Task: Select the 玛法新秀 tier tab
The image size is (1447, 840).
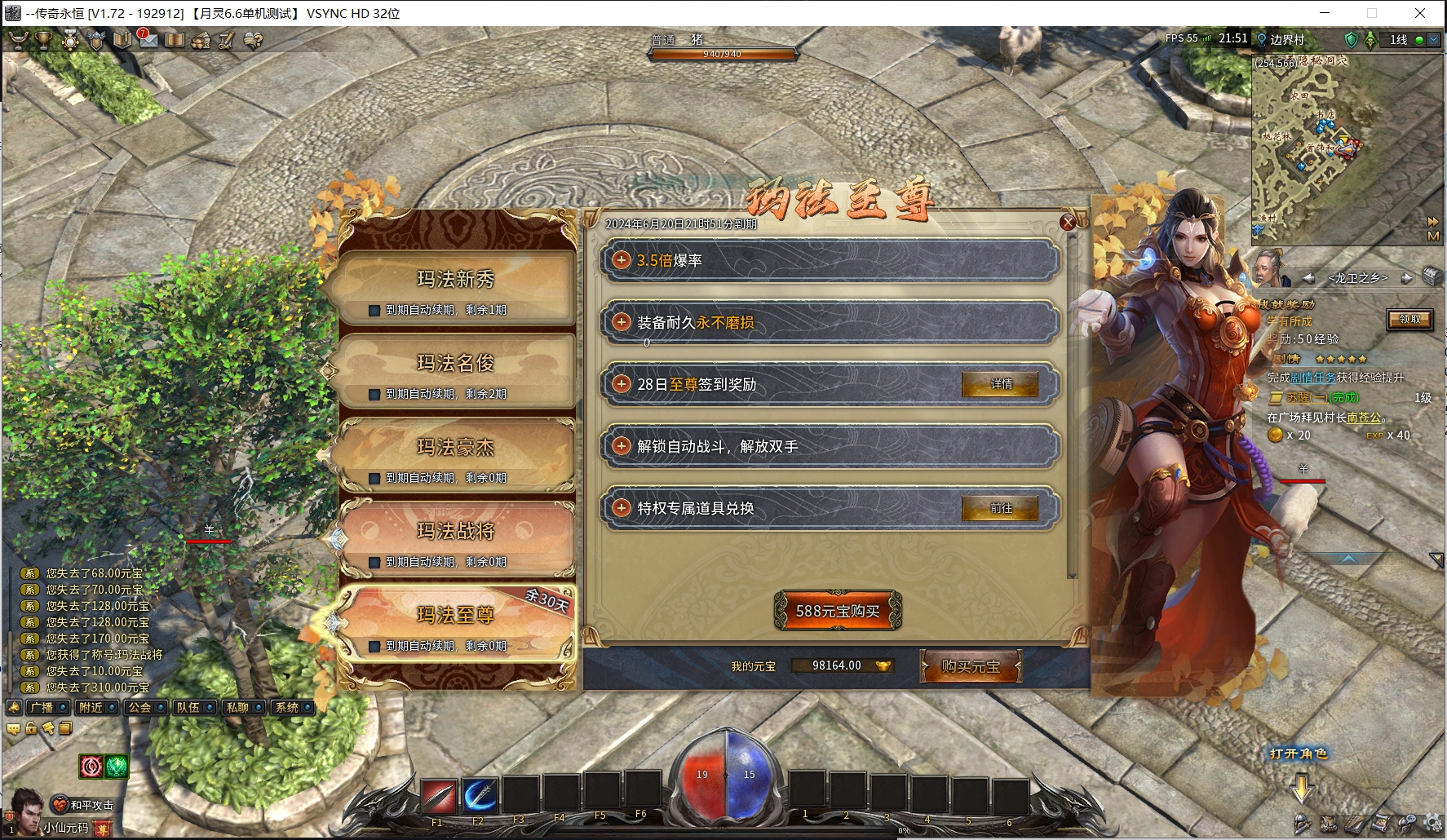Action: pyautogui.click(x=455, y=280)
